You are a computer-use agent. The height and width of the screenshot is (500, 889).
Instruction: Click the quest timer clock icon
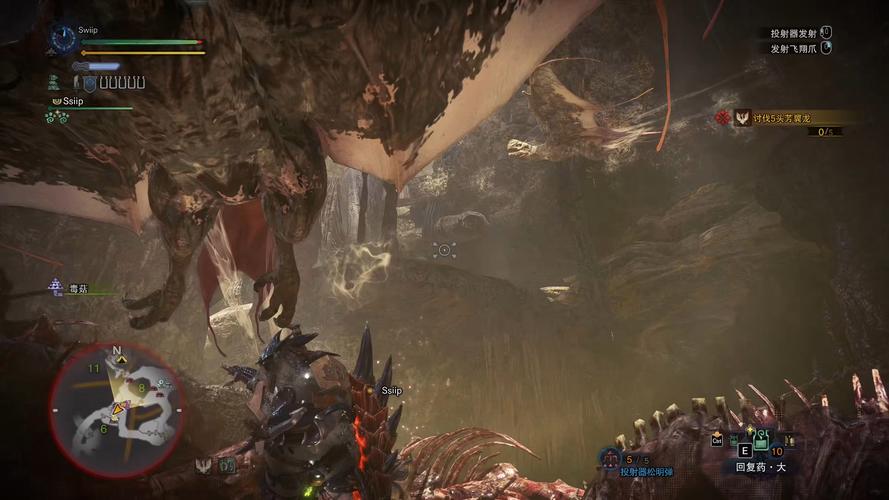[x=63, y=40]
